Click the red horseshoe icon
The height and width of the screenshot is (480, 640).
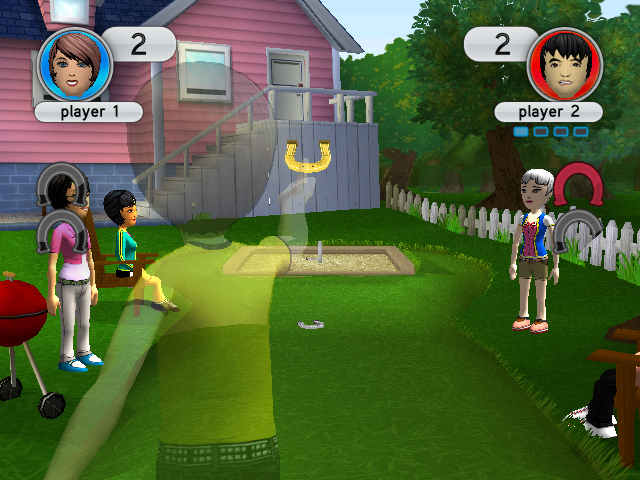[578, 184]
